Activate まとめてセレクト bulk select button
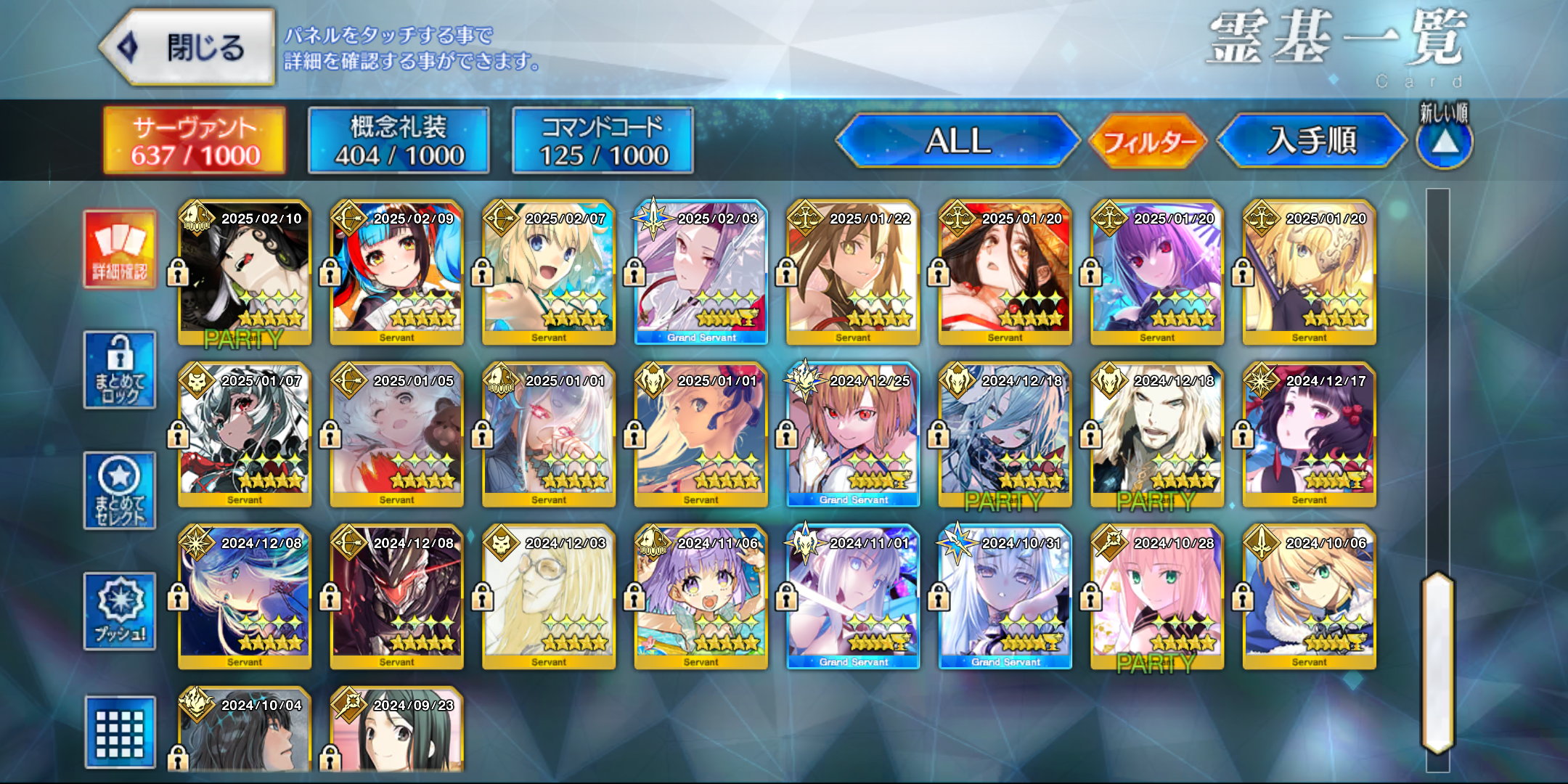Image resolution: width=1568 pixels, height=784 pixels. click(120, 491)
